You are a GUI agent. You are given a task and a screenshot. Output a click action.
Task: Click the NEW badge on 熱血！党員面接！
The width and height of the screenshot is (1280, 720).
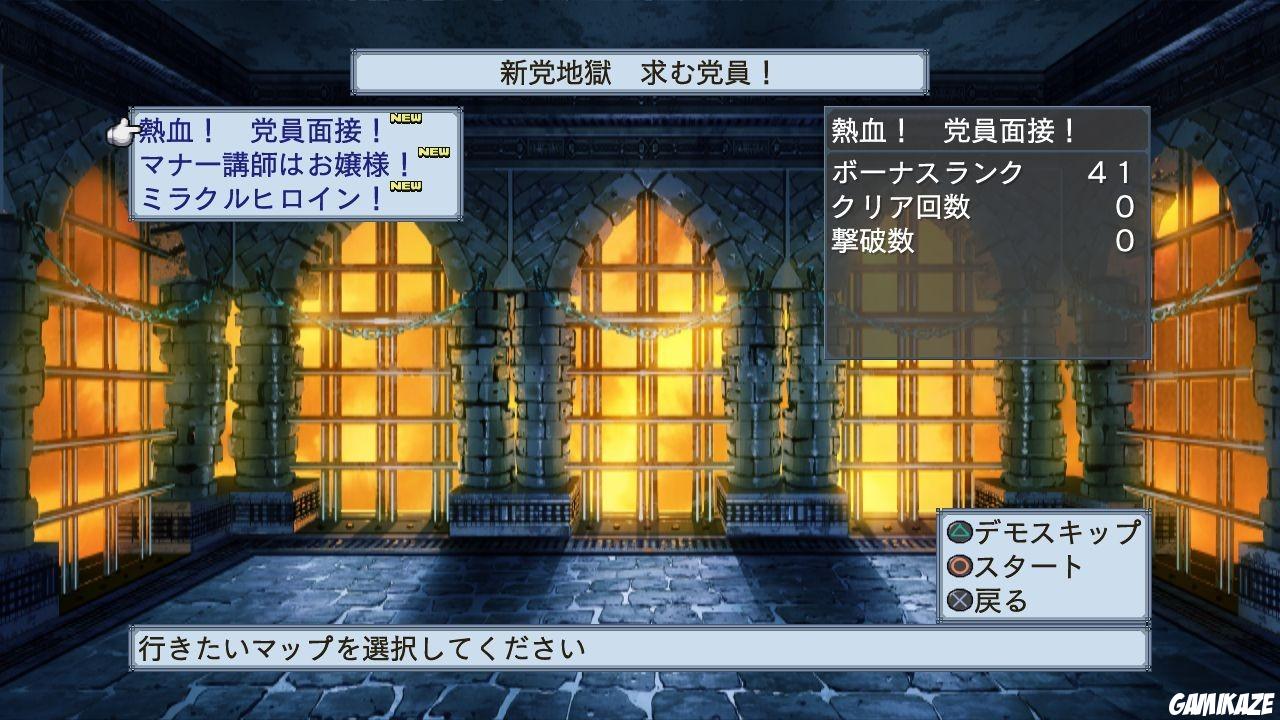tap(406, 119)
